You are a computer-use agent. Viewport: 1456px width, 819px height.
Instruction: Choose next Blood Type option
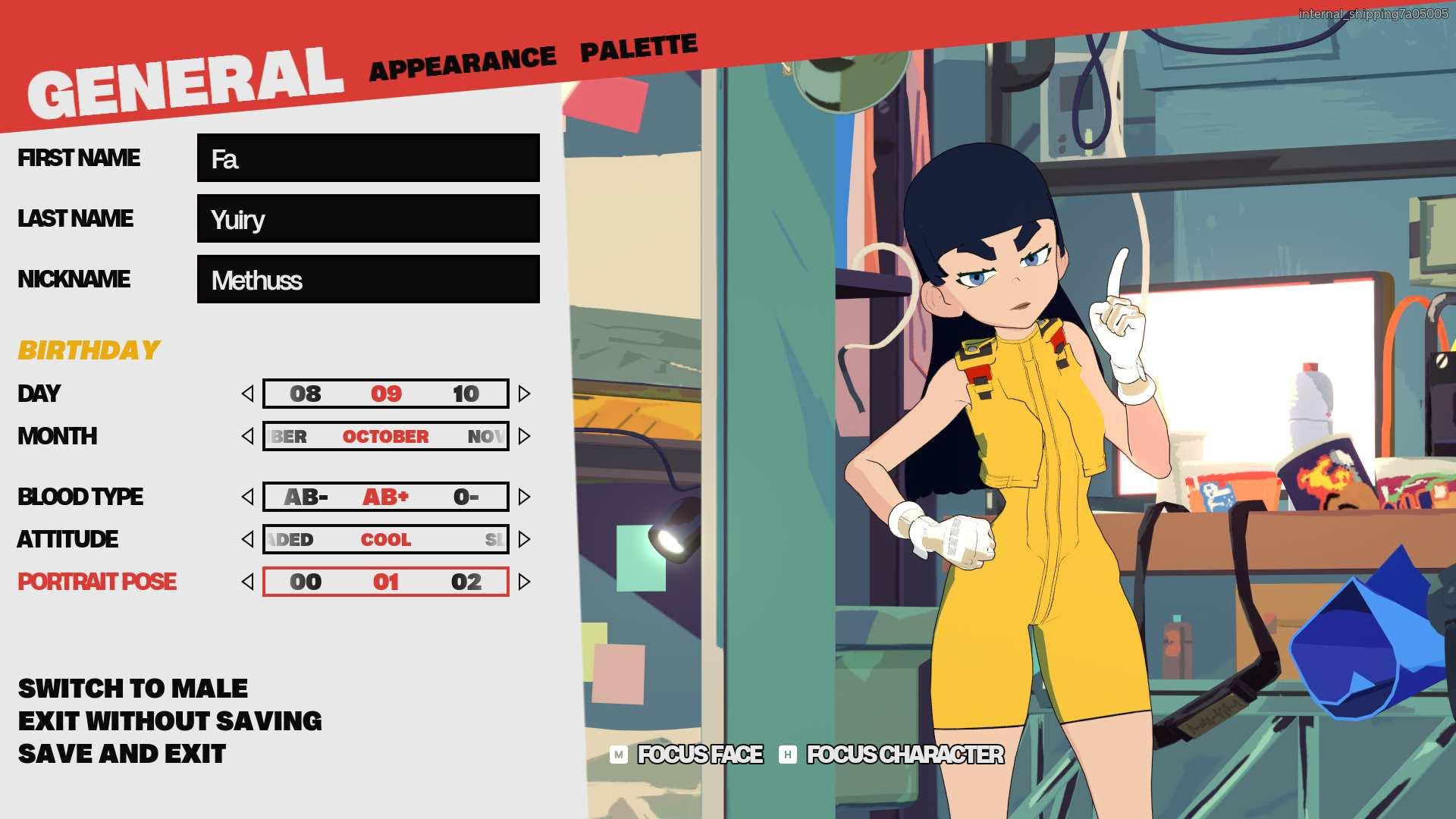pyautogui.click(x=524, y=497)
